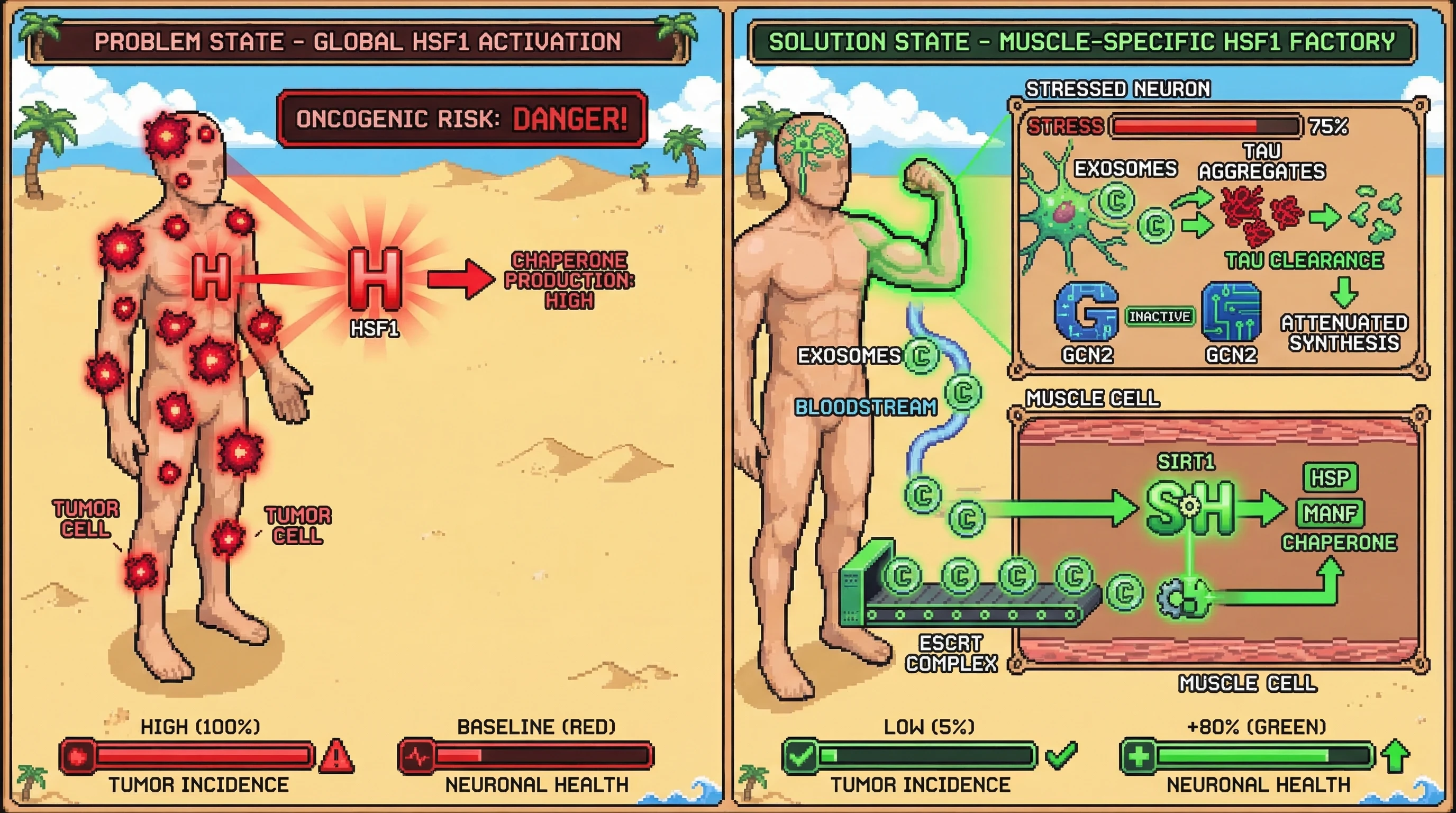Viewport: 1456px width, 813px height.
Task: Click the green HSP badge
Action: [x=1330, y=478]
